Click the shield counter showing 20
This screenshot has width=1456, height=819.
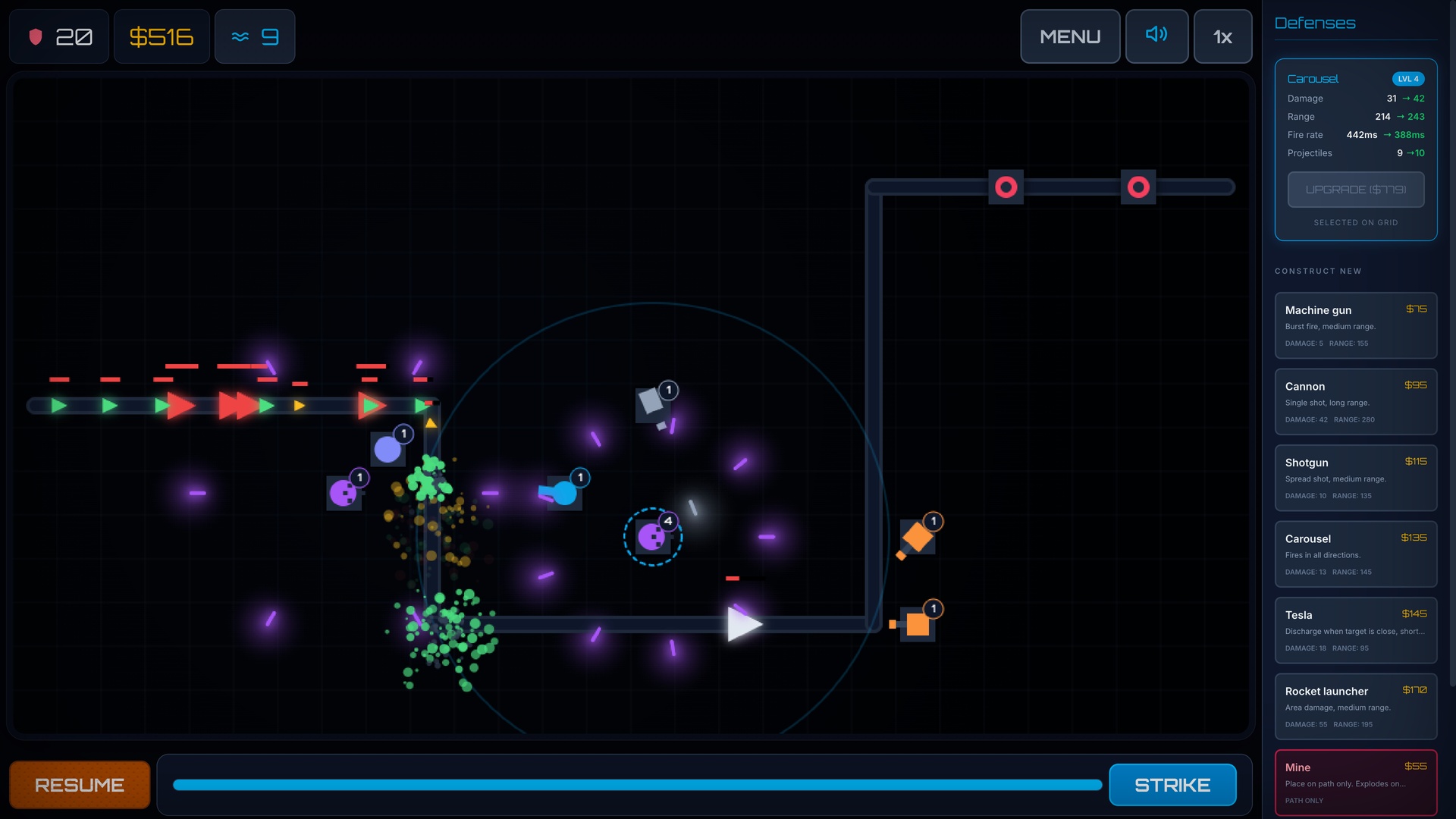point(58,36)
